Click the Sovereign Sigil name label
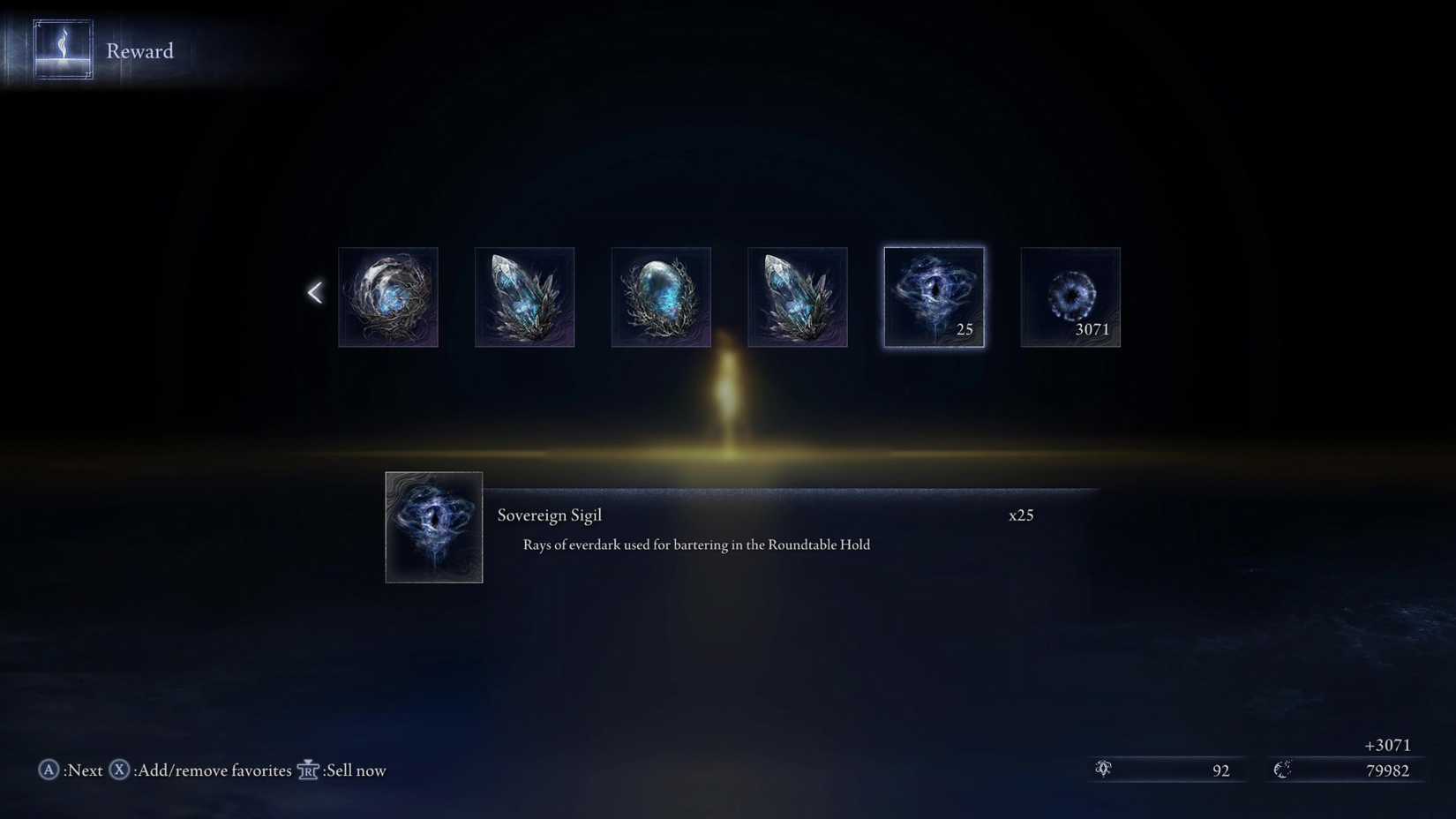 coord(550,515)
